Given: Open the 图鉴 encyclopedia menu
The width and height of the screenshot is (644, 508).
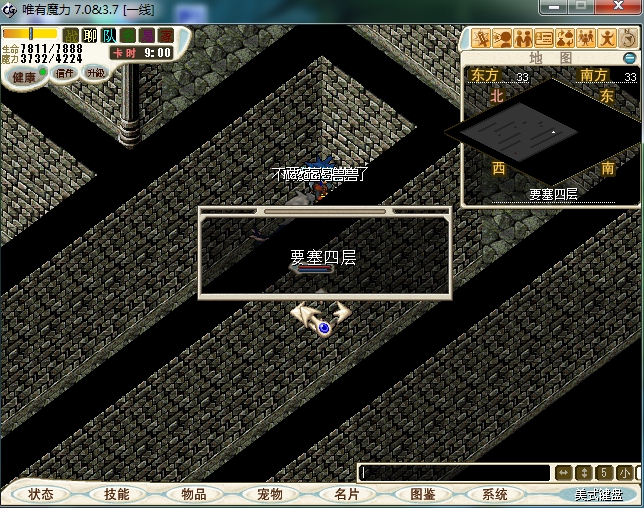Looking at the screenshot, I should pos(423,494).
